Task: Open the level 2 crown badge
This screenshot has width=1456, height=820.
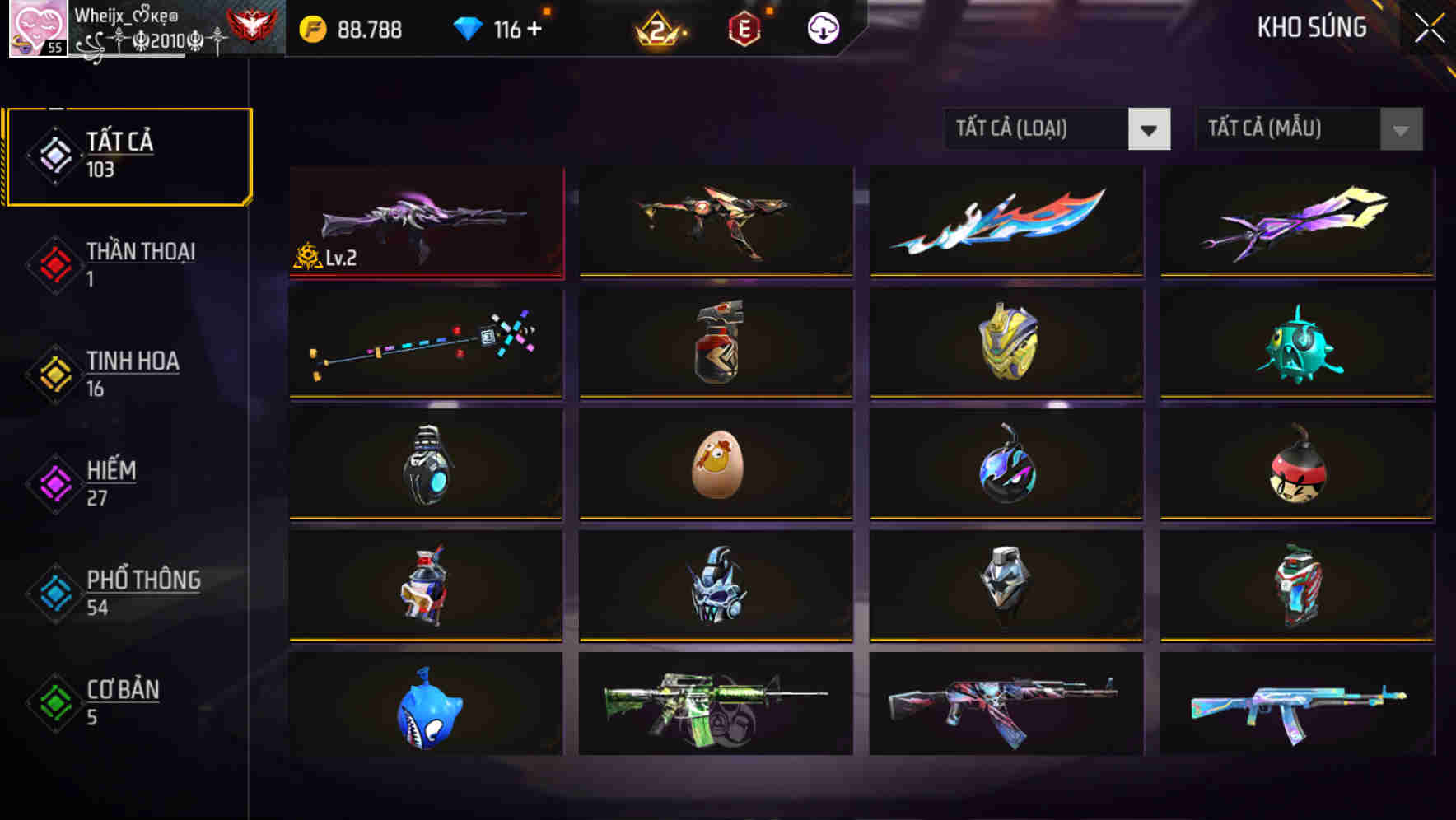Action: click(x=659, y=28)
